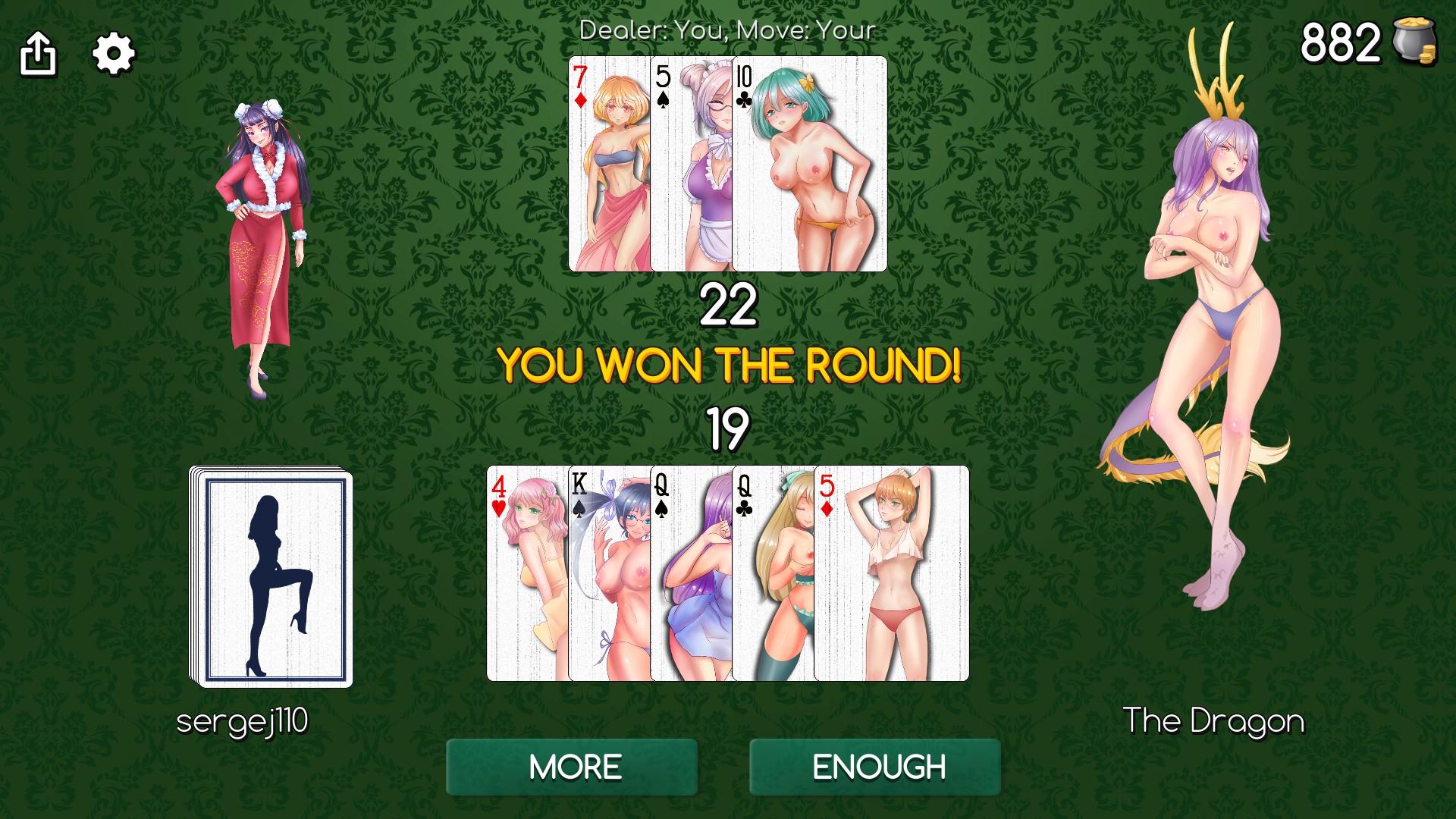Click the 882 coin balance display
1456x819 pixels.
(x=1342, y=44)
